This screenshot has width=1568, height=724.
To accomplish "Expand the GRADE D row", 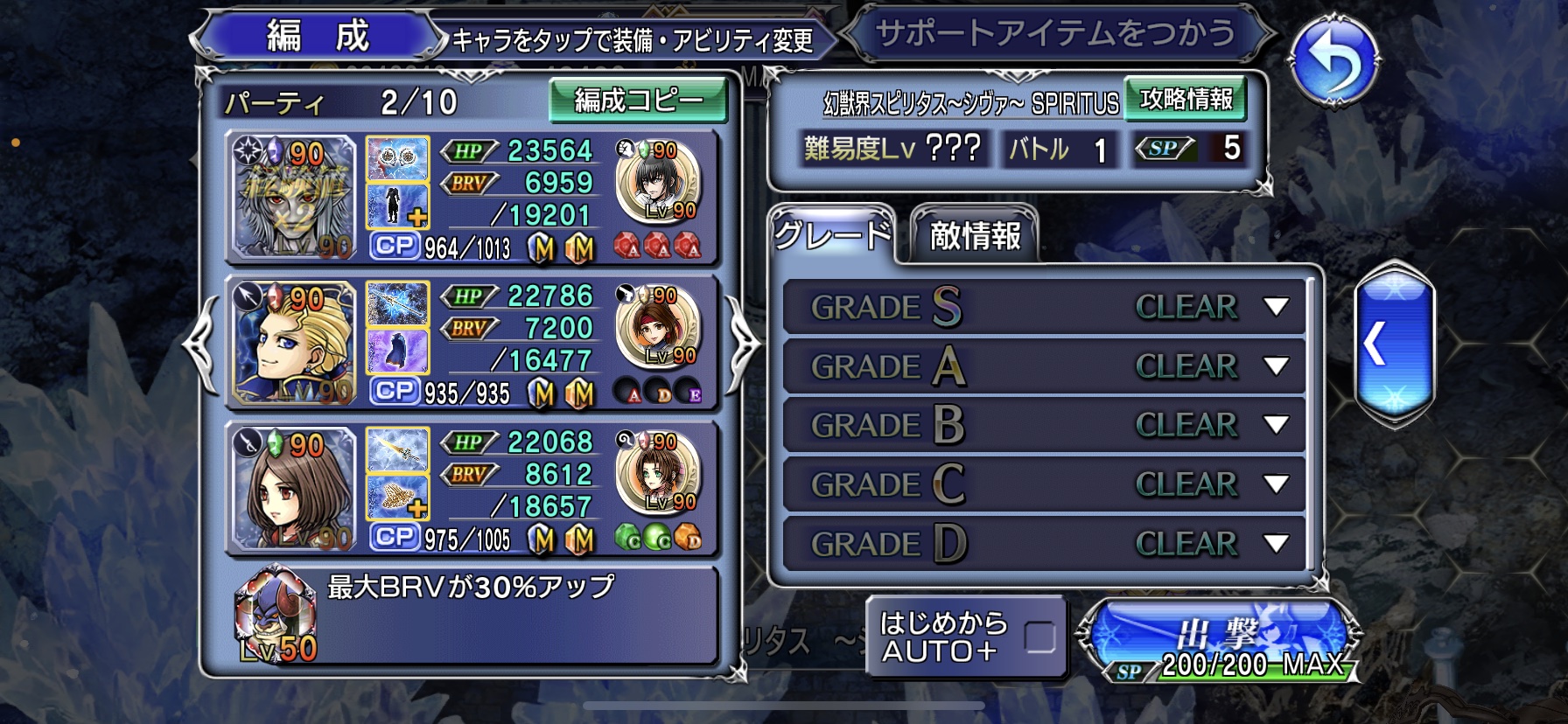I will tap(1276, 544).
